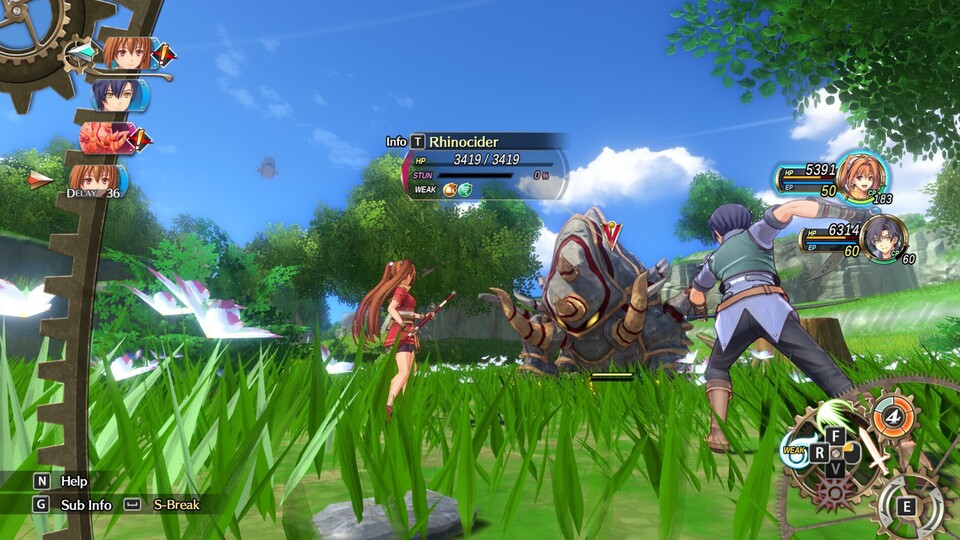Open the blue swirl arts command

(797, 451)
